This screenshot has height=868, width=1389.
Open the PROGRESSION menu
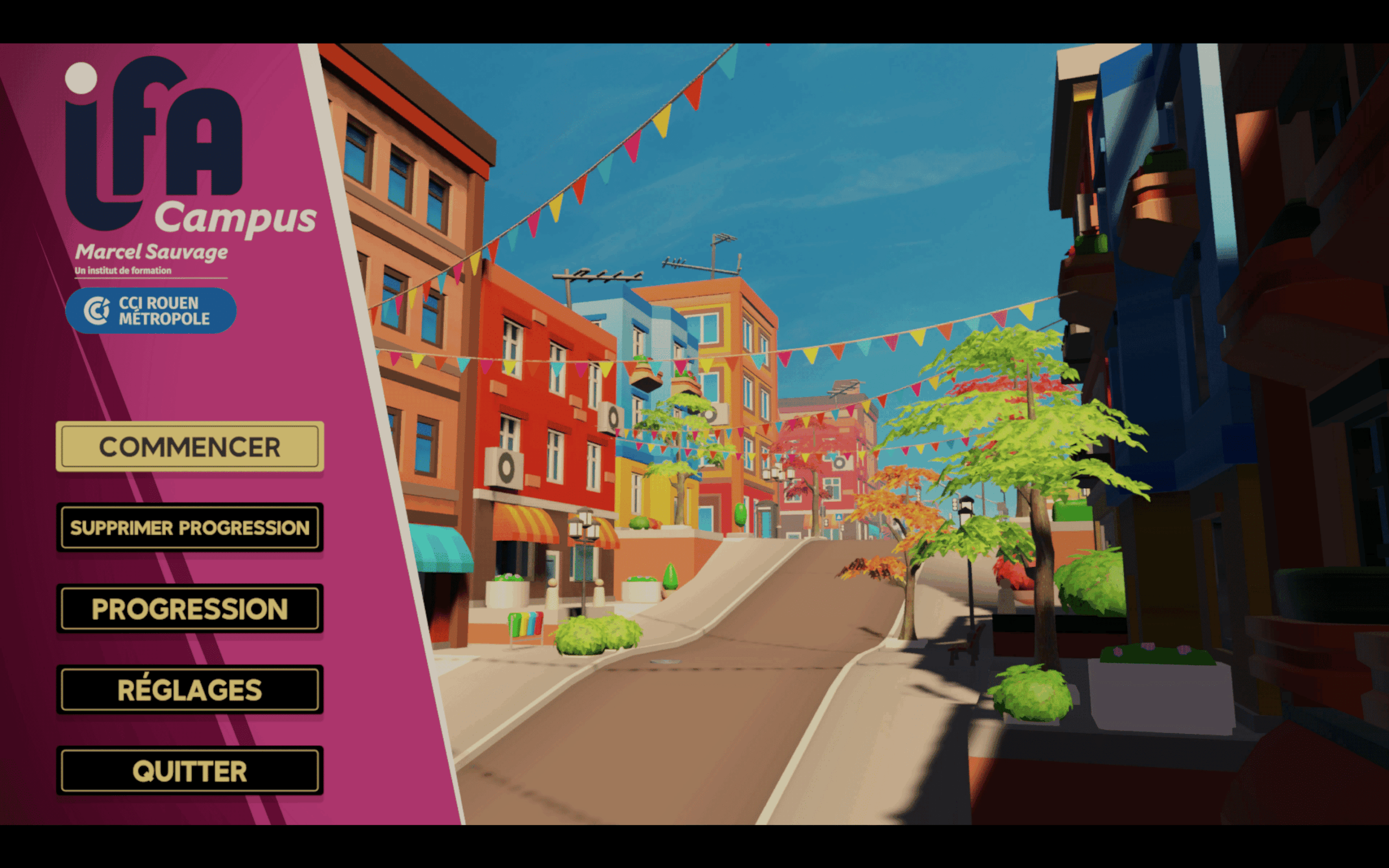click(189, 609)
